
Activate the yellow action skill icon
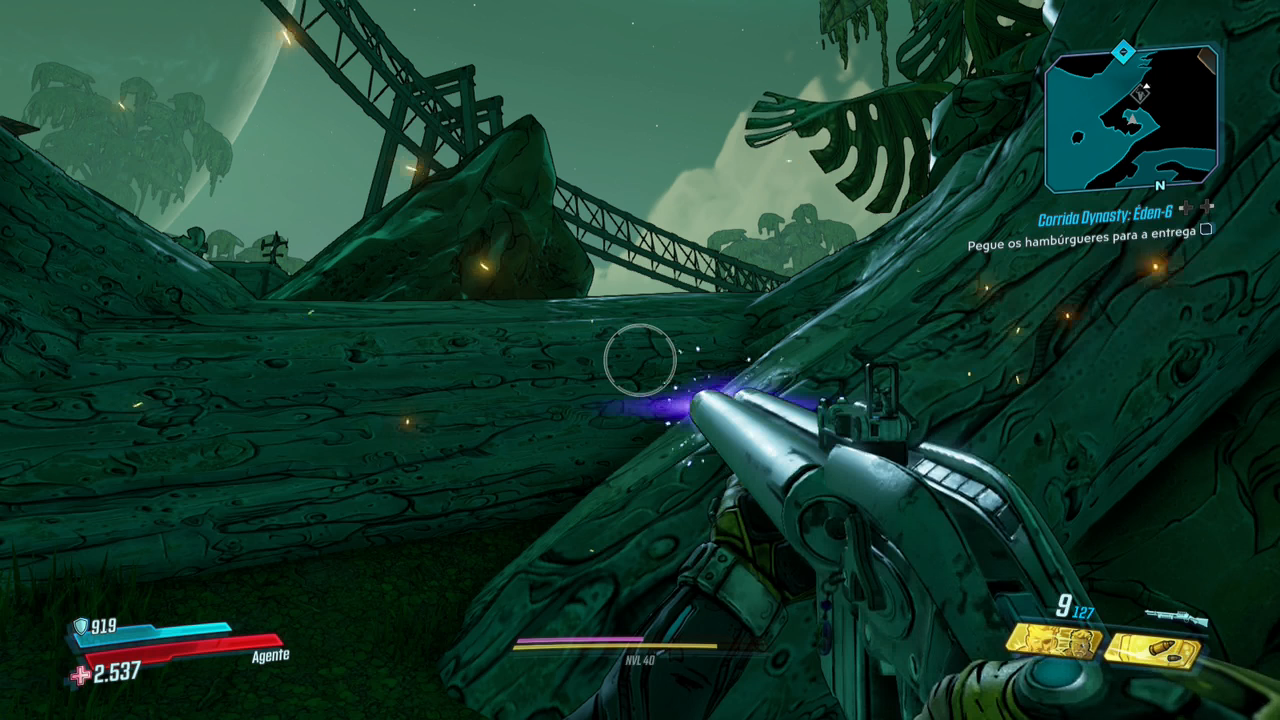coord(1053,641)
